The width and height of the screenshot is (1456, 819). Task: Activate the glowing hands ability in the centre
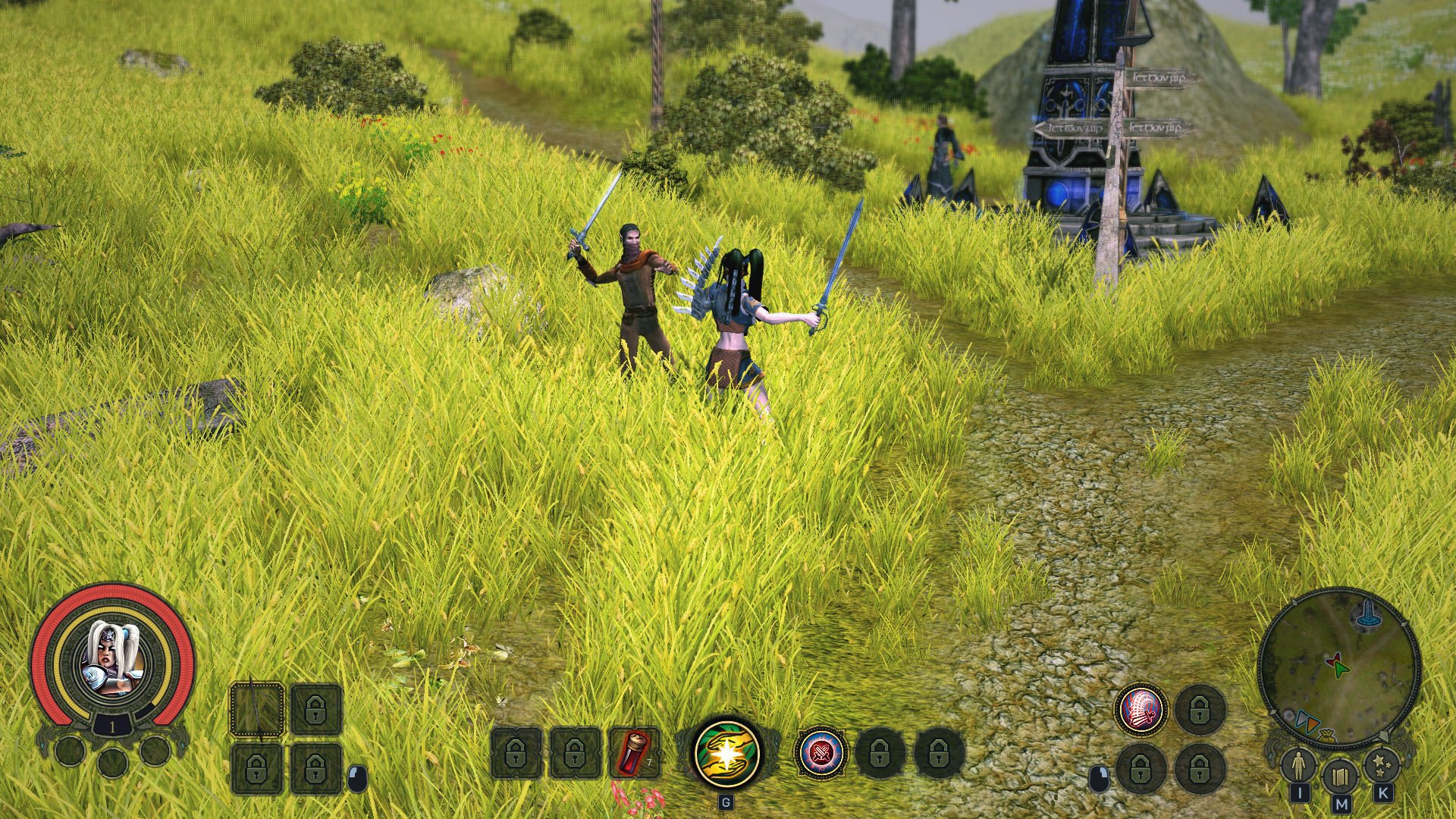click(x=726, y=753)
